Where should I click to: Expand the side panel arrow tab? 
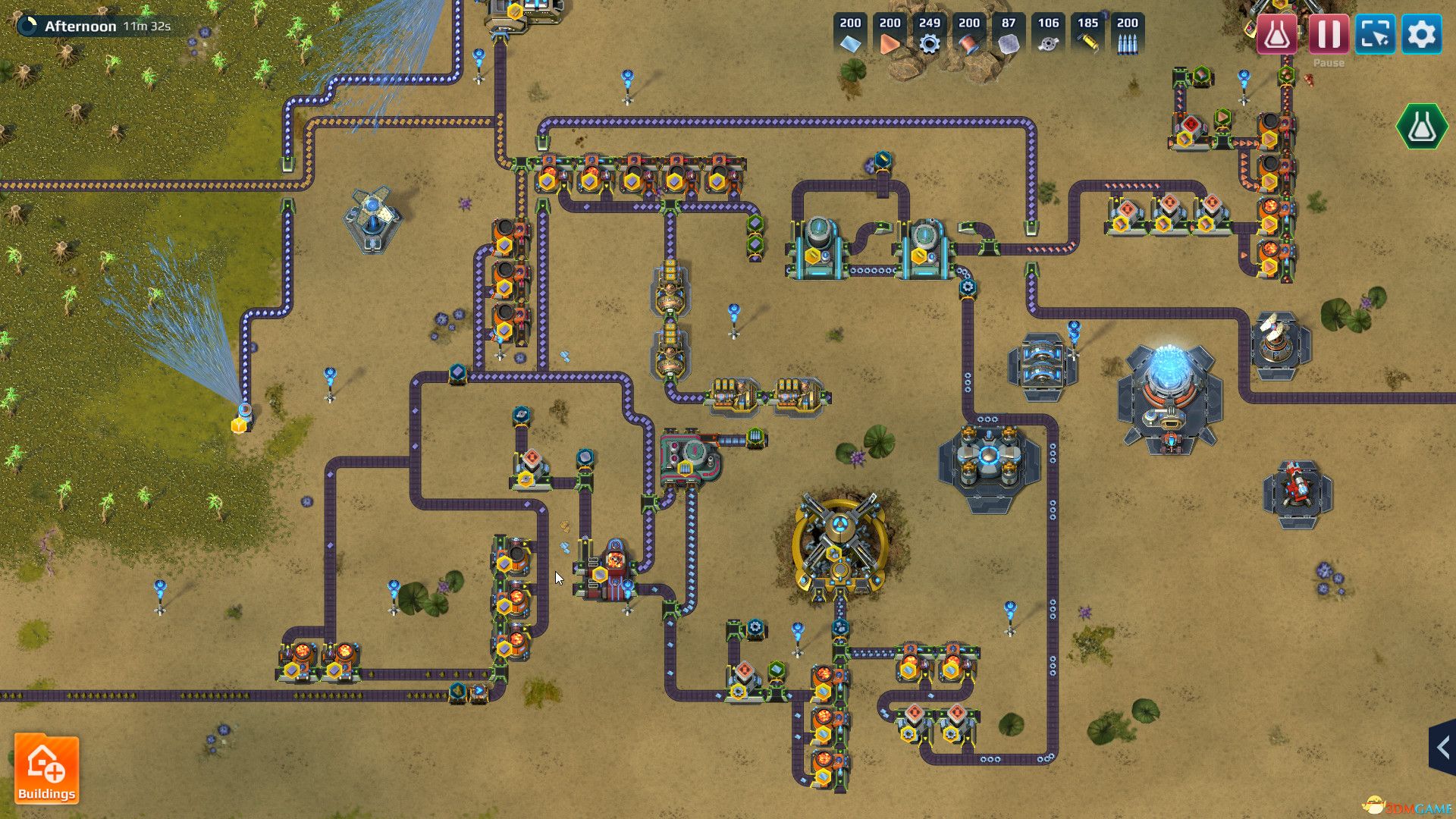[x=1442, y=748]
